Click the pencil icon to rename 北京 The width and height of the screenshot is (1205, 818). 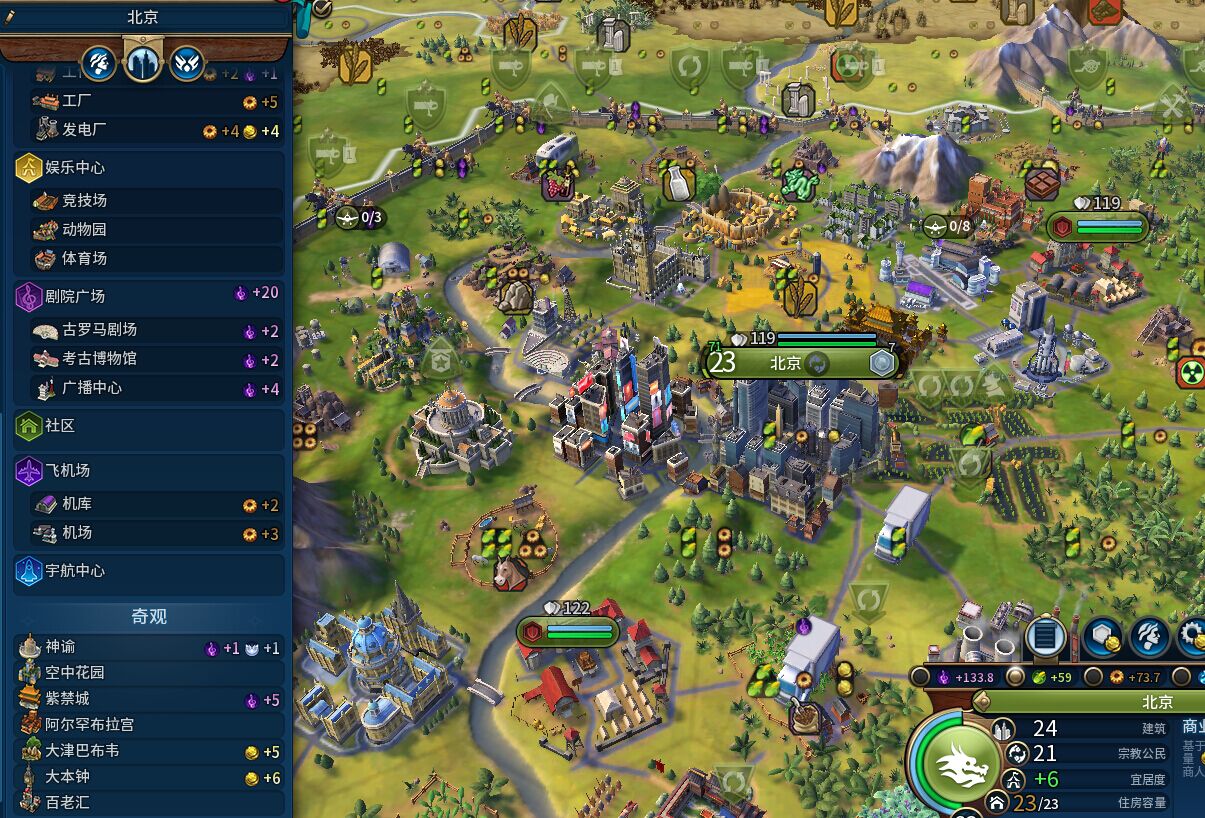(x=10, y=17)
